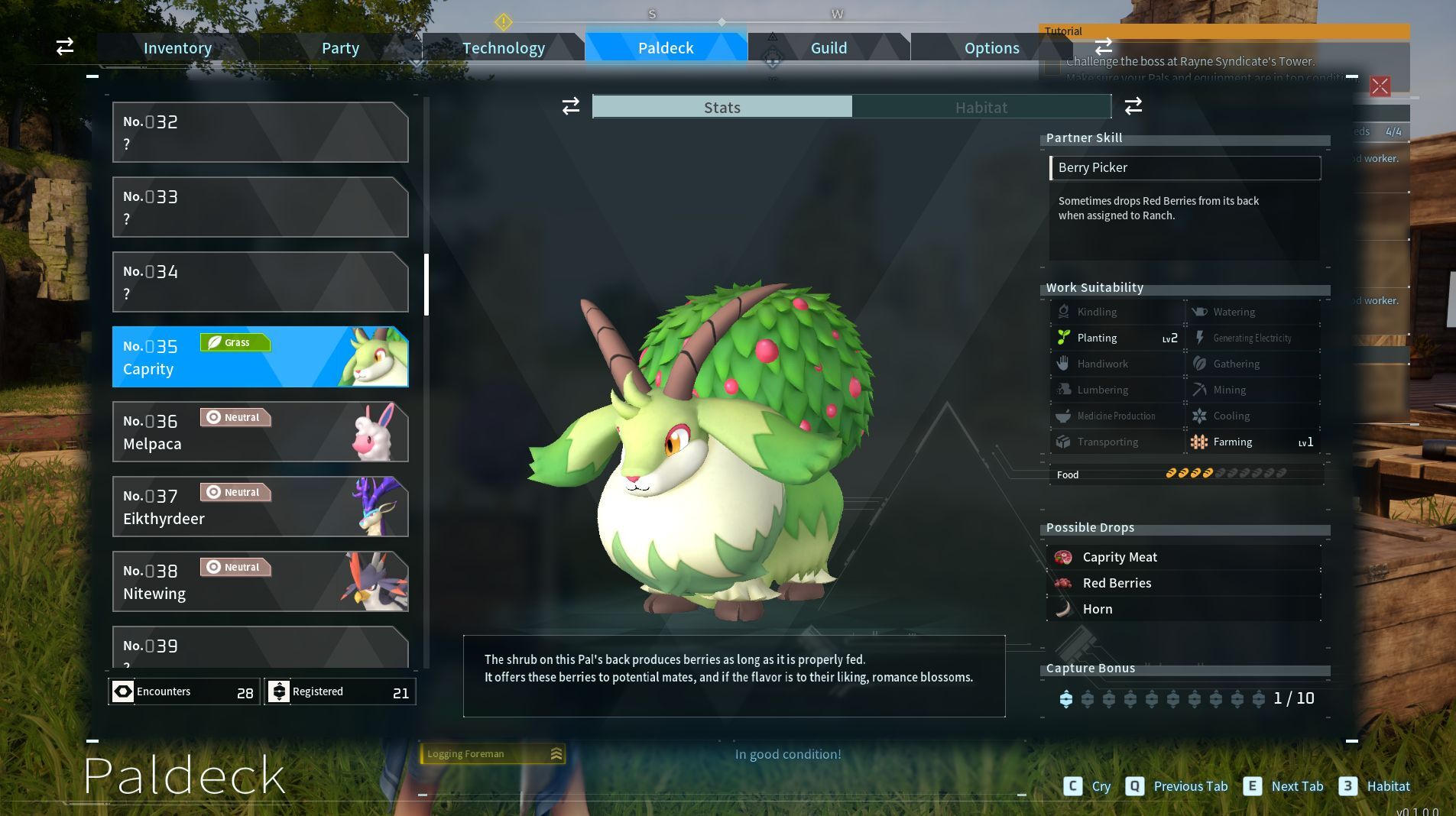This screenshot has height=816, width=1456.
Task: Select the Red Berries drop row
Action: click(x=1183, y=583)
